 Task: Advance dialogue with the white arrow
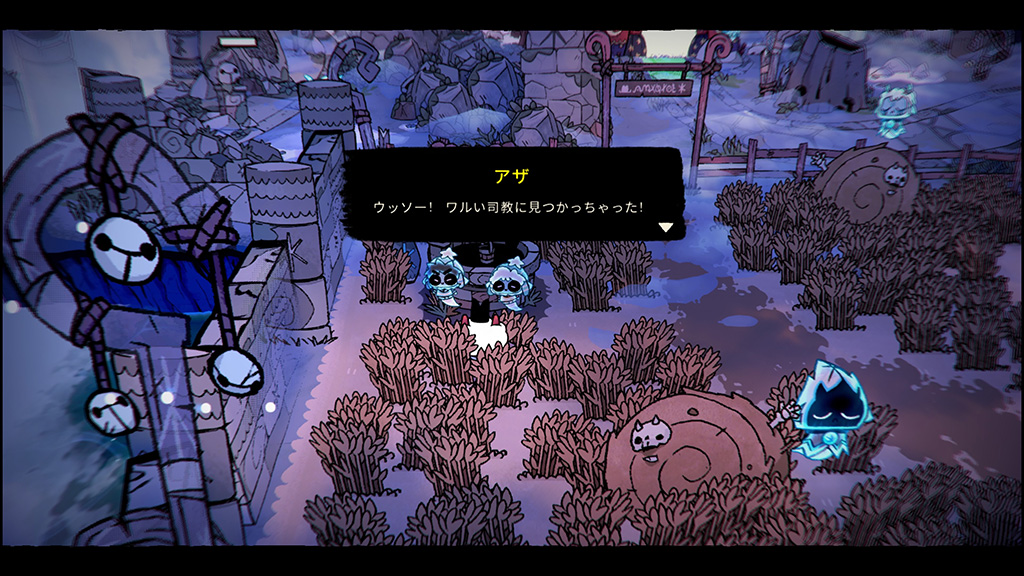[665, 227]
